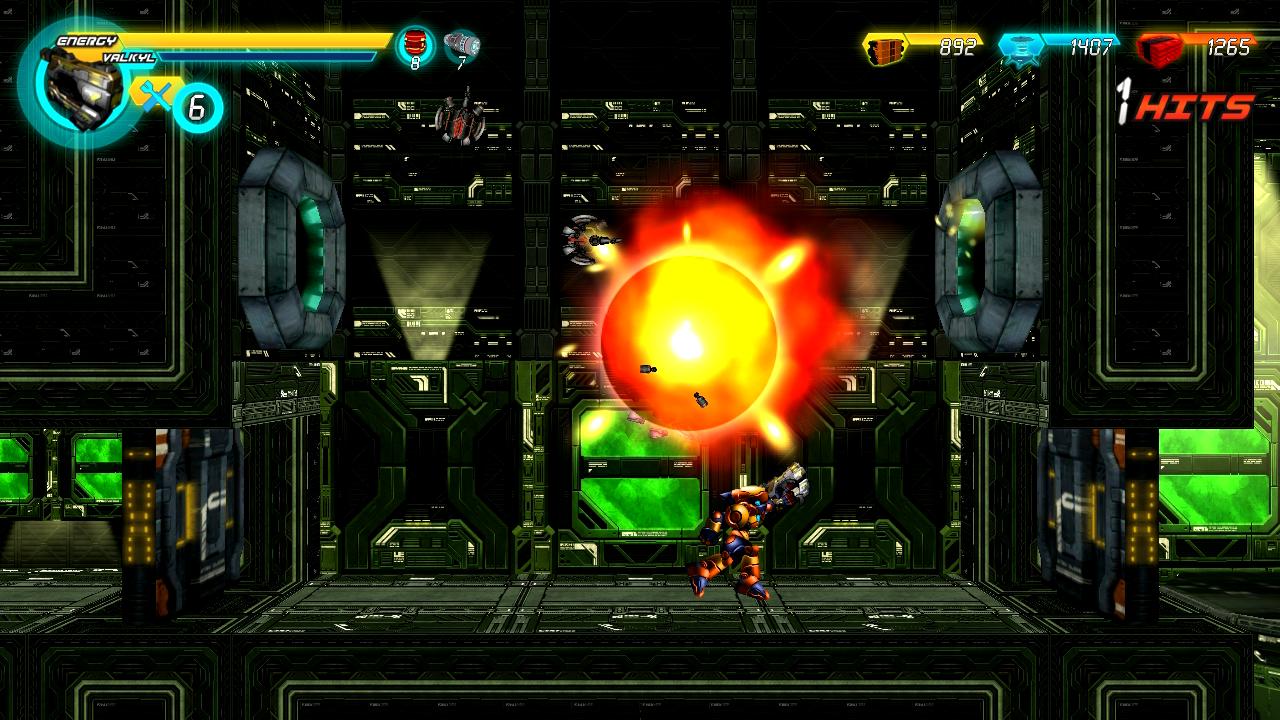Screen dimensions: 1280x720
Task: Click the VALKYL label under the energy bar
Action: 129,59
